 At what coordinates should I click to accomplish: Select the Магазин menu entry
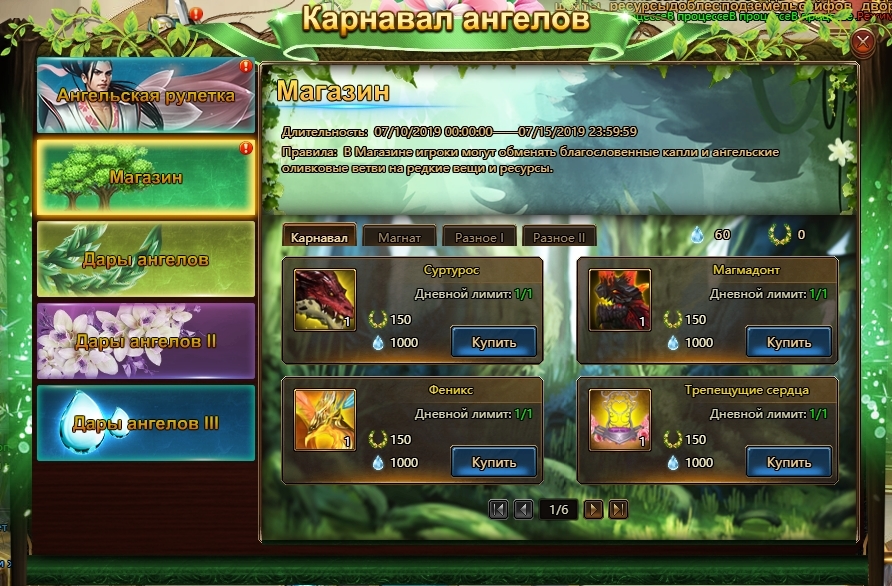pos(146,177)
